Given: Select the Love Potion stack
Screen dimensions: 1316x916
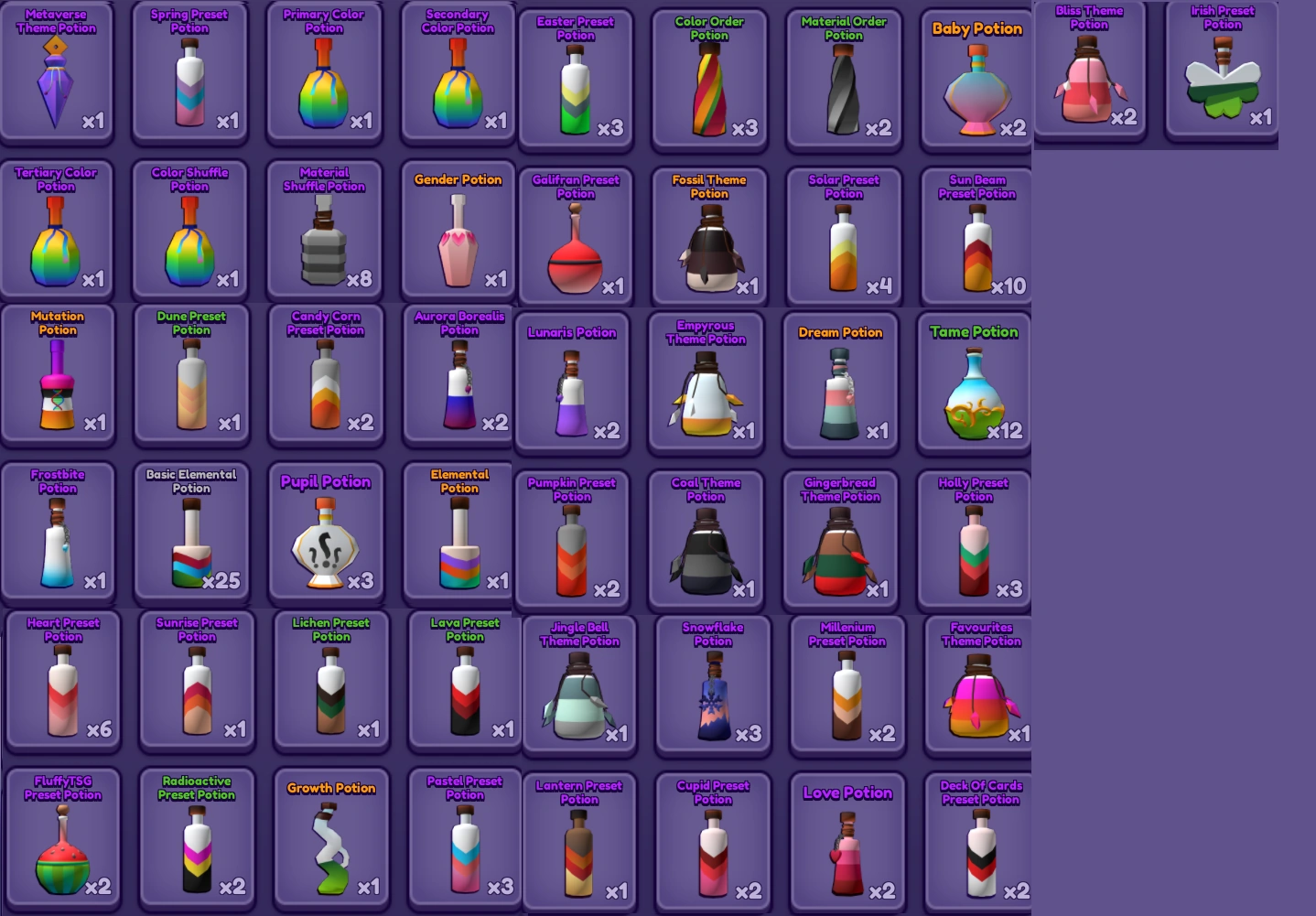Looking at the screenshot, I should pyautogui.click(x=847, y=842).
